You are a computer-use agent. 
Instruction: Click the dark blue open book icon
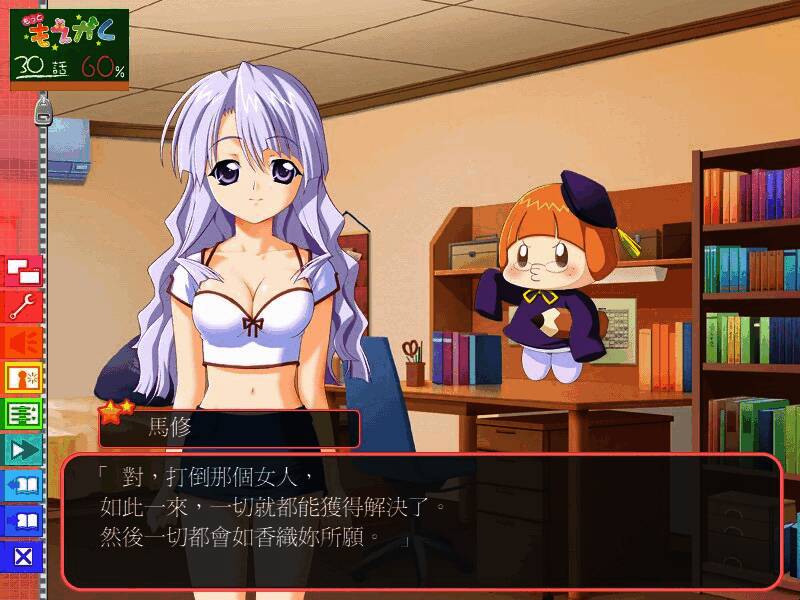pos(24,521)
